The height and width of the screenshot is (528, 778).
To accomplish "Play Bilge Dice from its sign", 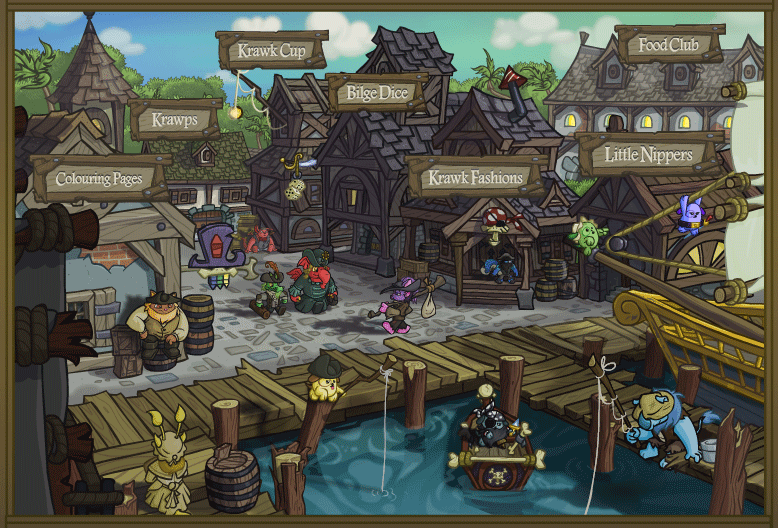I will (377, 94).
